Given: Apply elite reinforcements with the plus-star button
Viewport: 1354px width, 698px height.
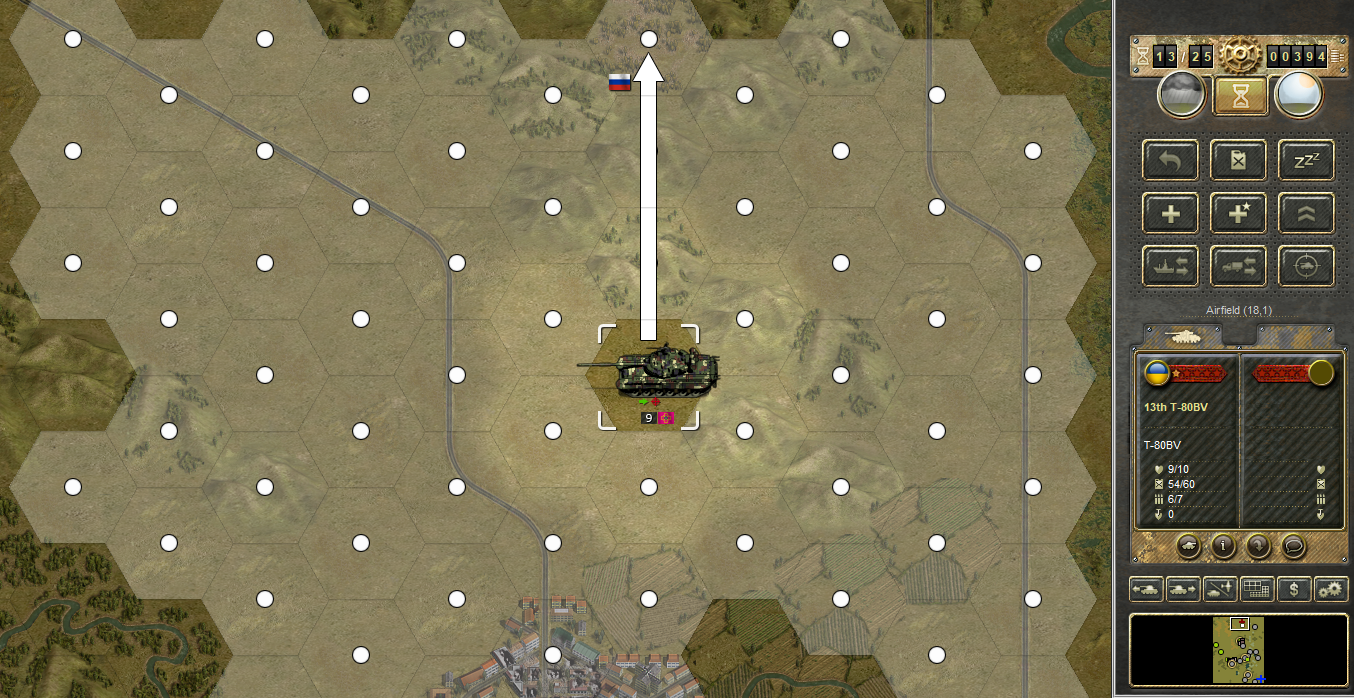Looking at the screenshot, I should [1239, 212].
